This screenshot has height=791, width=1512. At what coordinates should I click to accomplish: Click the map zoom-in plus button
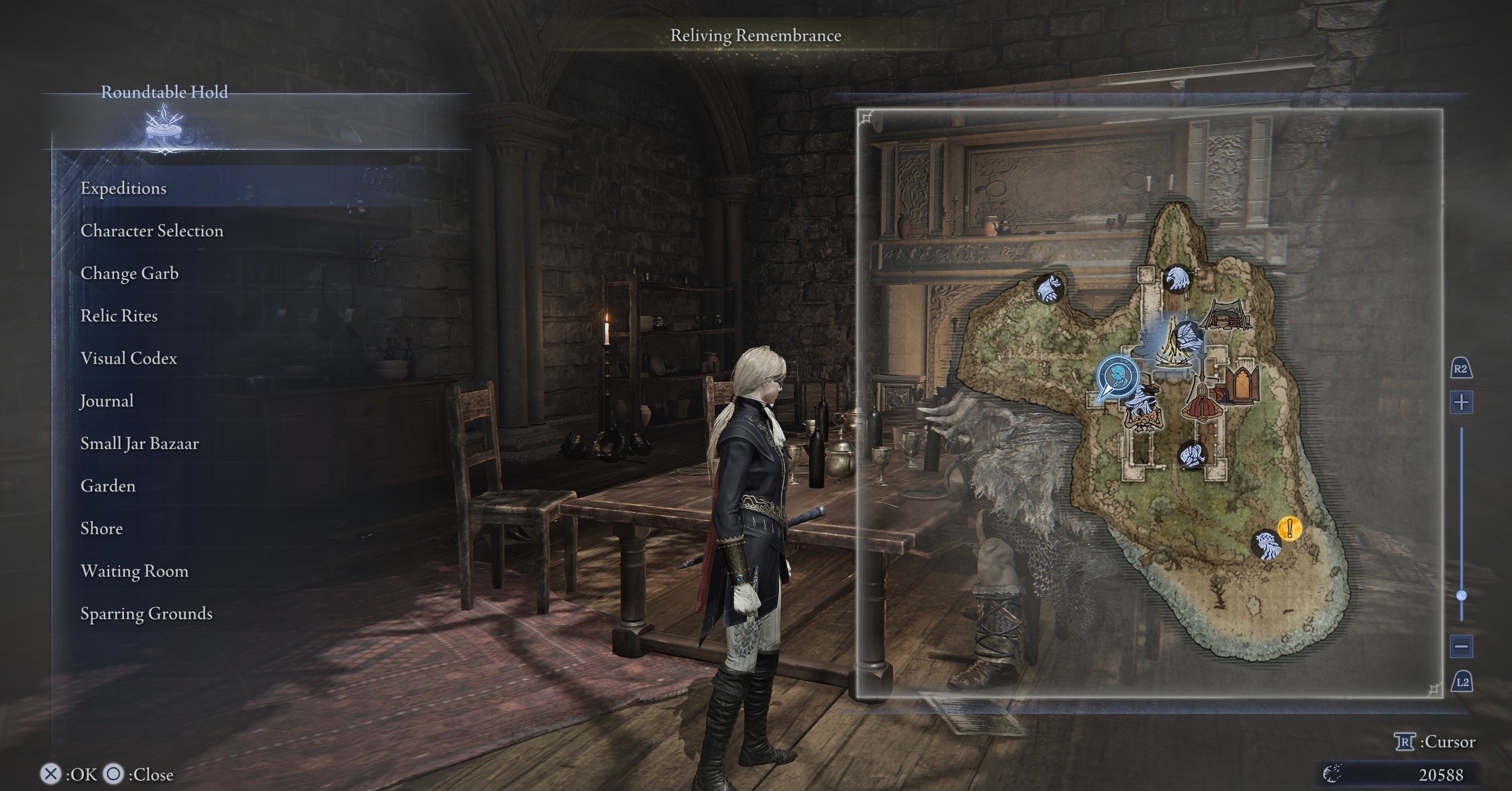coord(1461,403)
